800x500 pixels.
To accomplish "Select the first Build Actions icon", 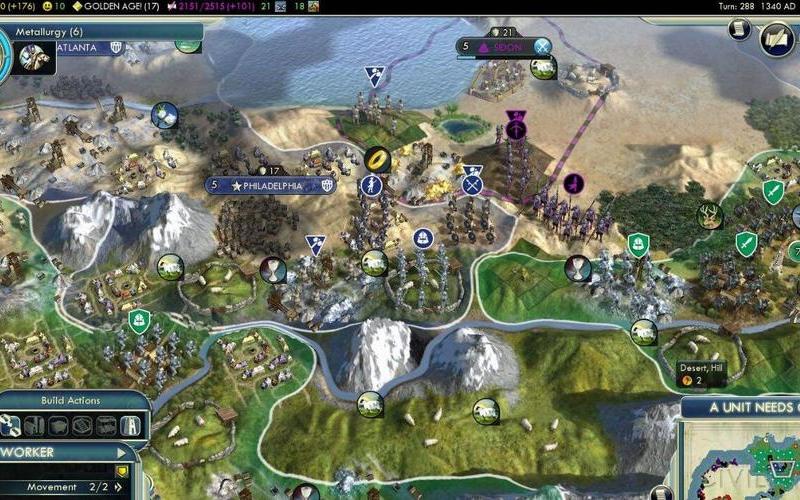I will click(x=11, y=426).
